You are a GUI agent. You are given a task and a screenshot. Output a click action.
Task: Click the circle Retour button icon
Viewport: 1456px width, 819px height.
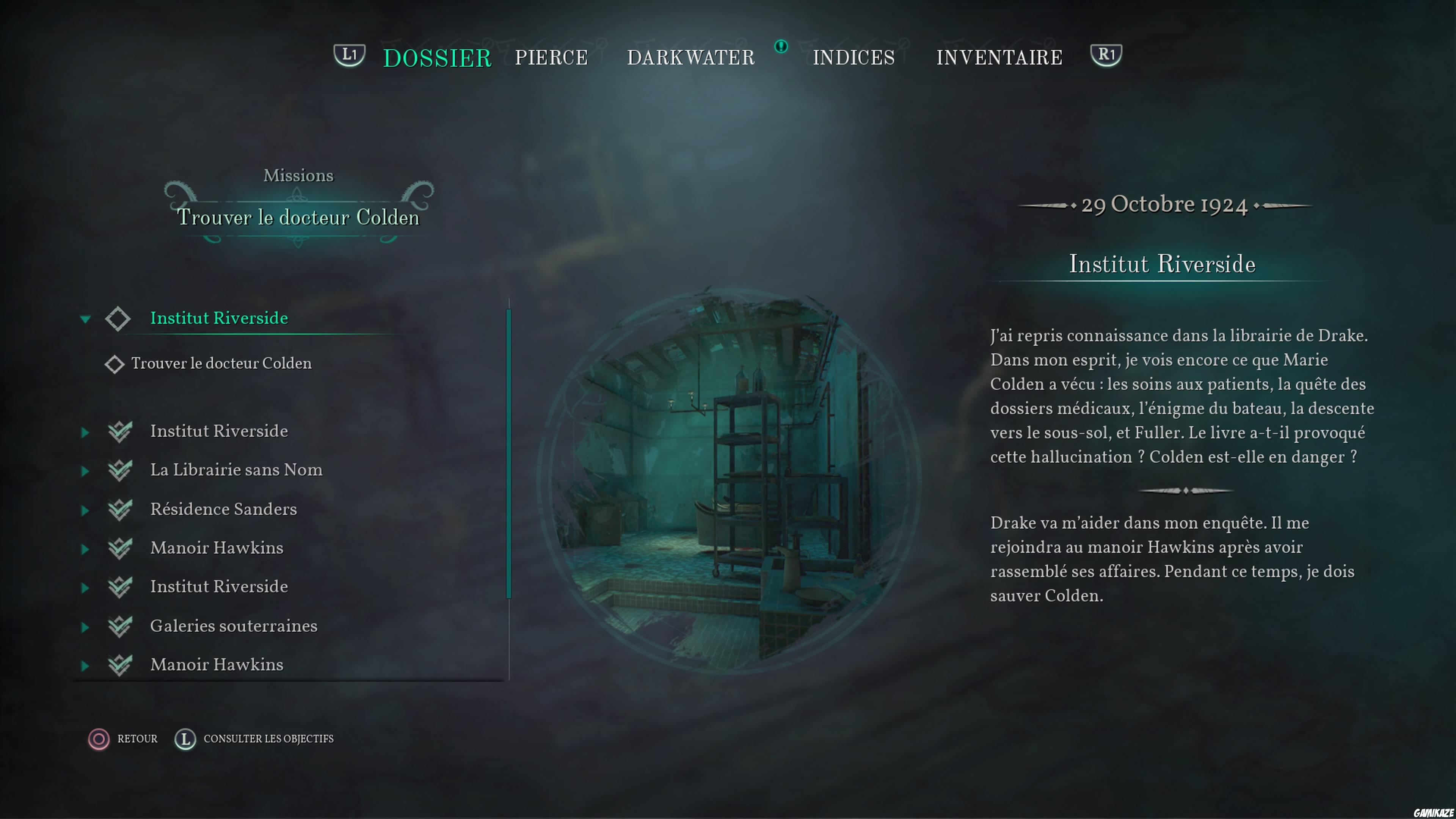coord(99,739)
